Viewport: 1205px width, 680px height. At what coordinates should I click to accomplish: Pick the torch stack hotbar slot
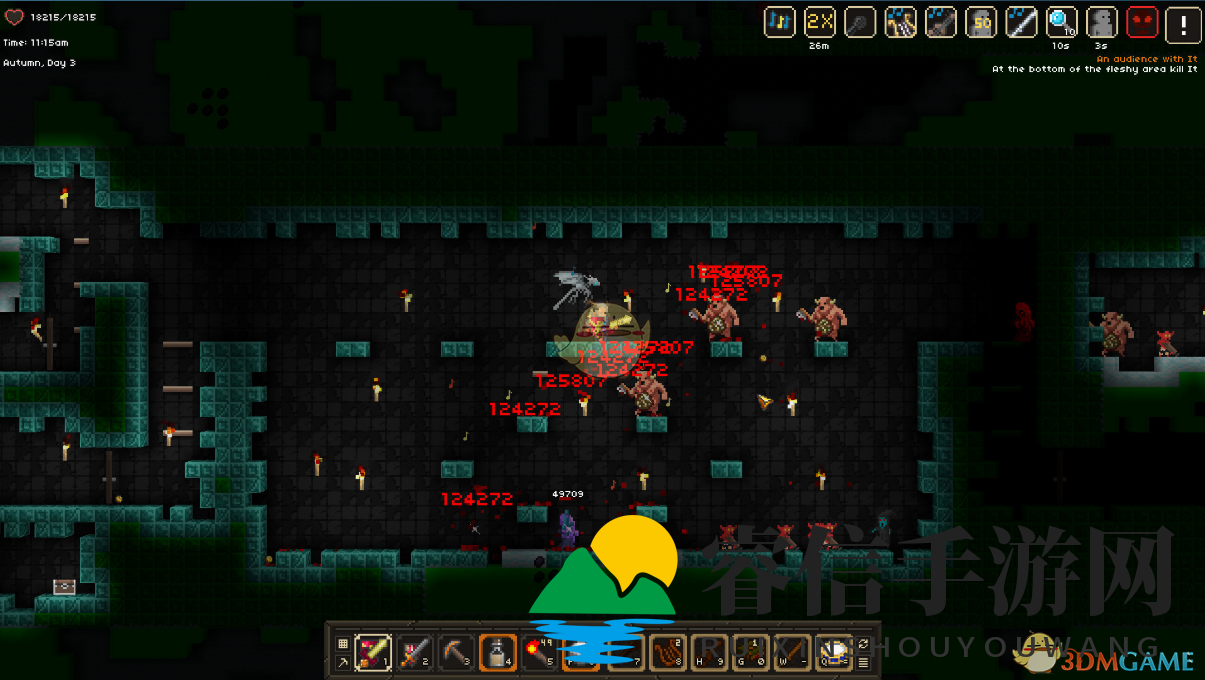click(538, 652)
